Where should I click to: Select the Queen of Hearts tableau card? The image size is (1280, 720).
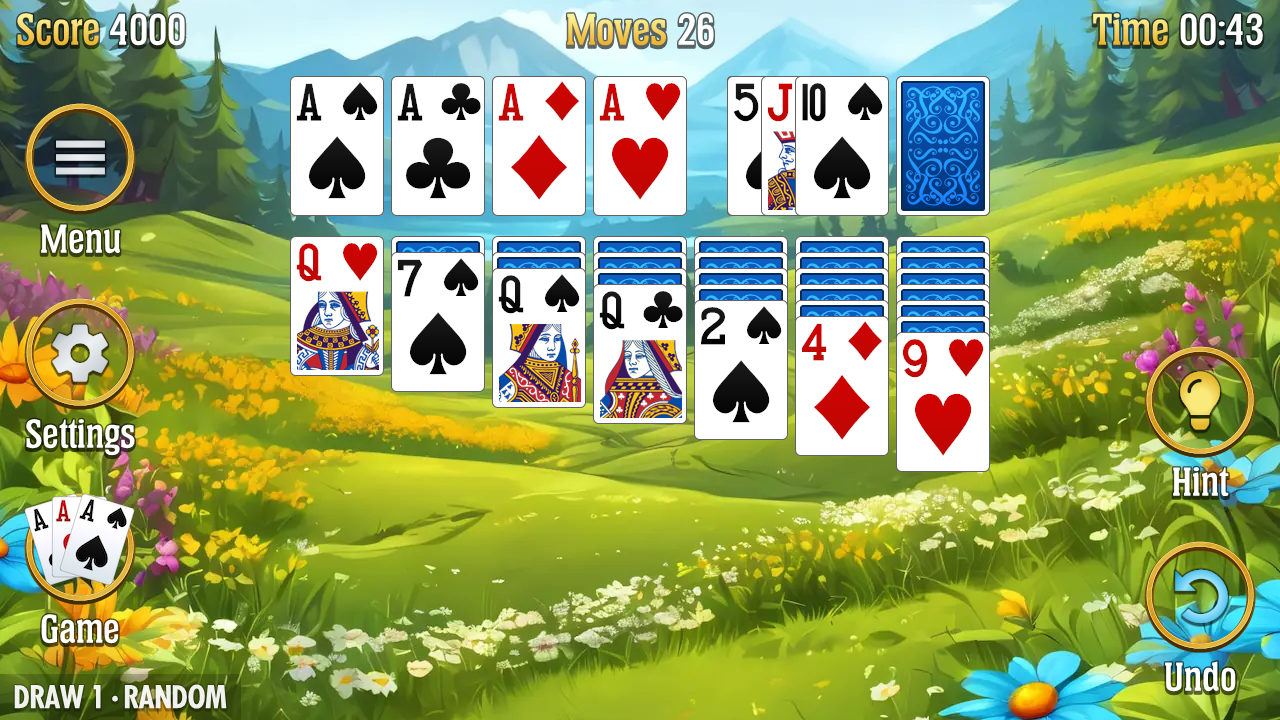point(336,310)
